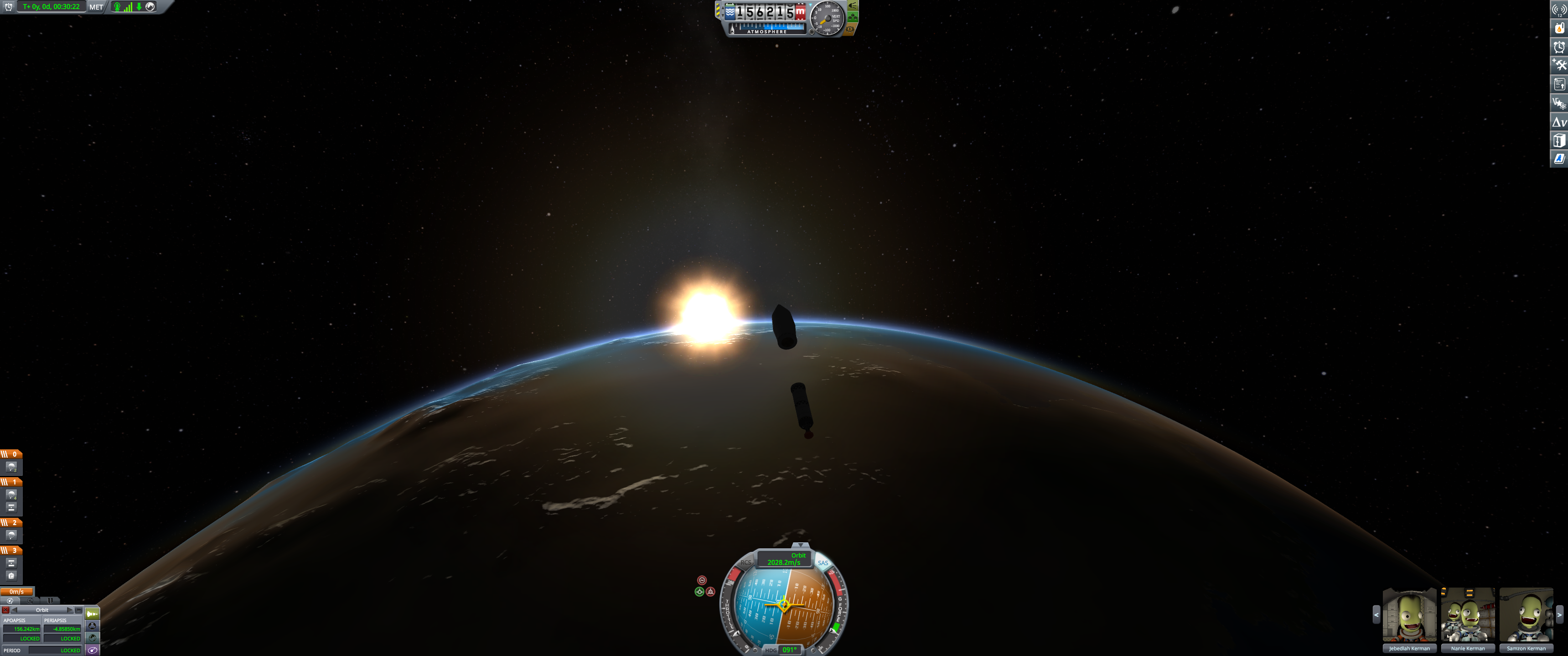
Task: Select Jebediah Kerman's crew portrait
Action: 1409,615
